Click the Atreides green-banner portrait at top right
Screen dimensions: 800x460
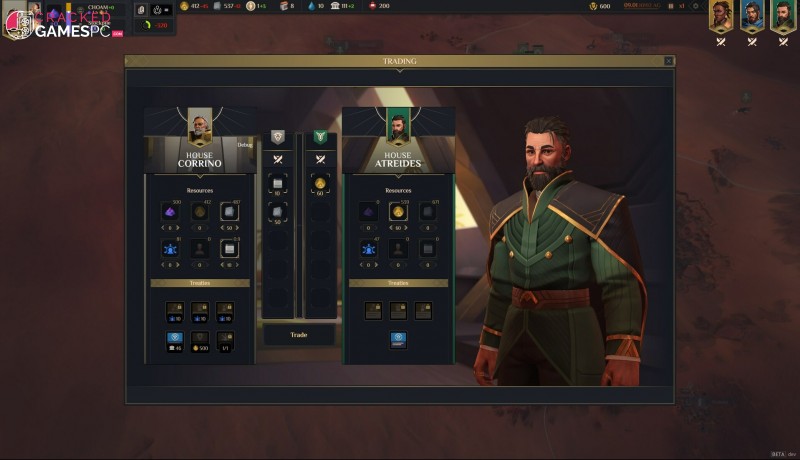[782, 16]
